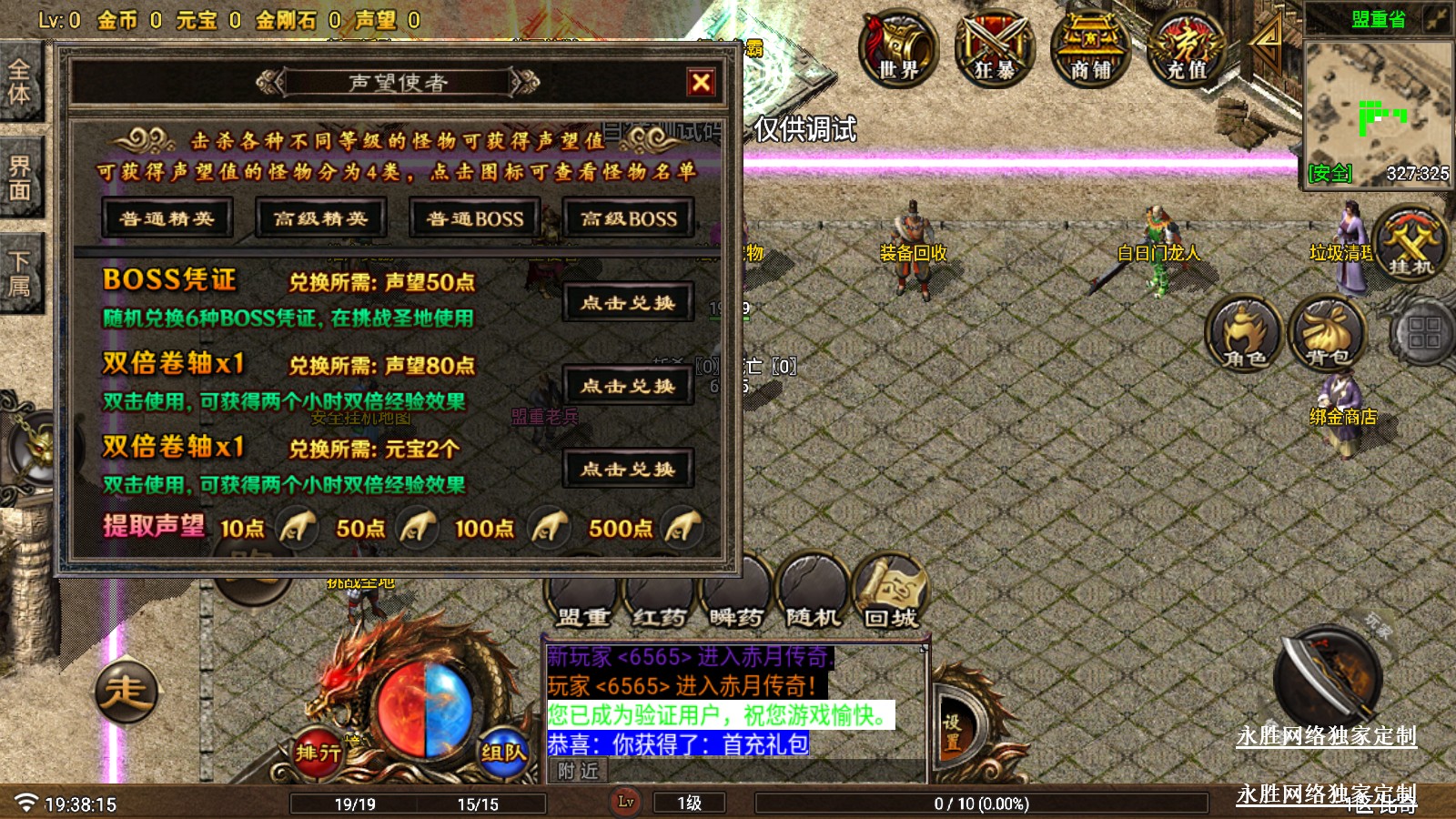Use the 回城 return scroll
Viewport: 1456px width, 819px height.
click(890, 593)
